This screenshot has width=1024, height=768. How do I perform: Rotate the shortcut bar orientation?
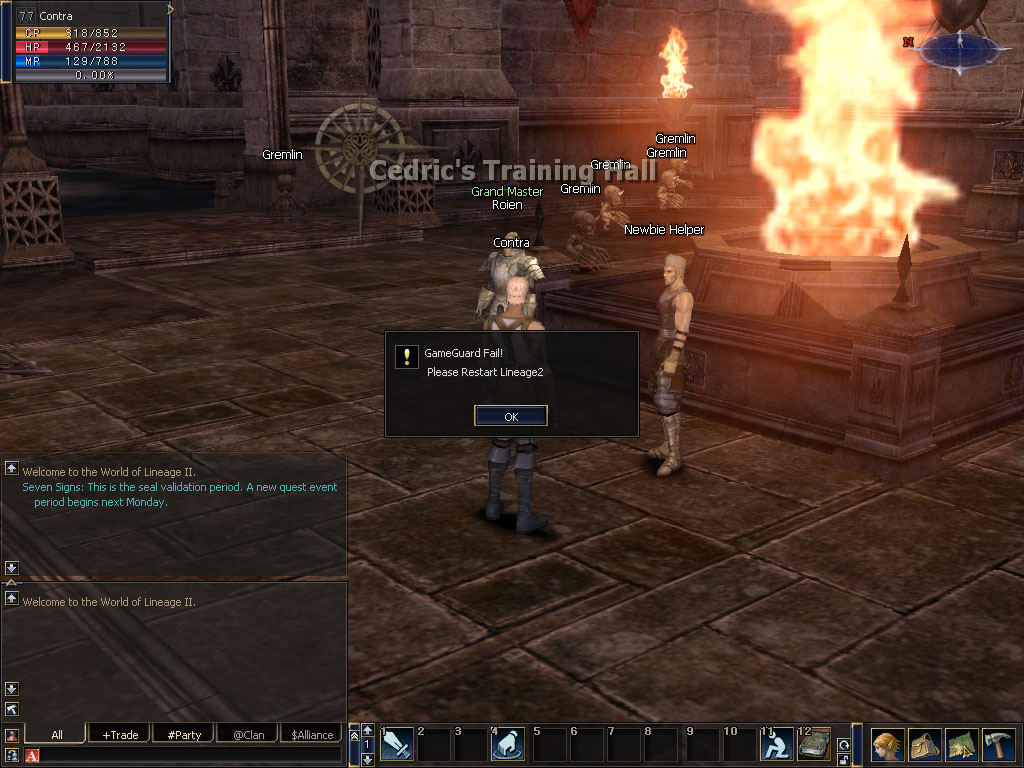pyautogui.click(x=844, y=744)
